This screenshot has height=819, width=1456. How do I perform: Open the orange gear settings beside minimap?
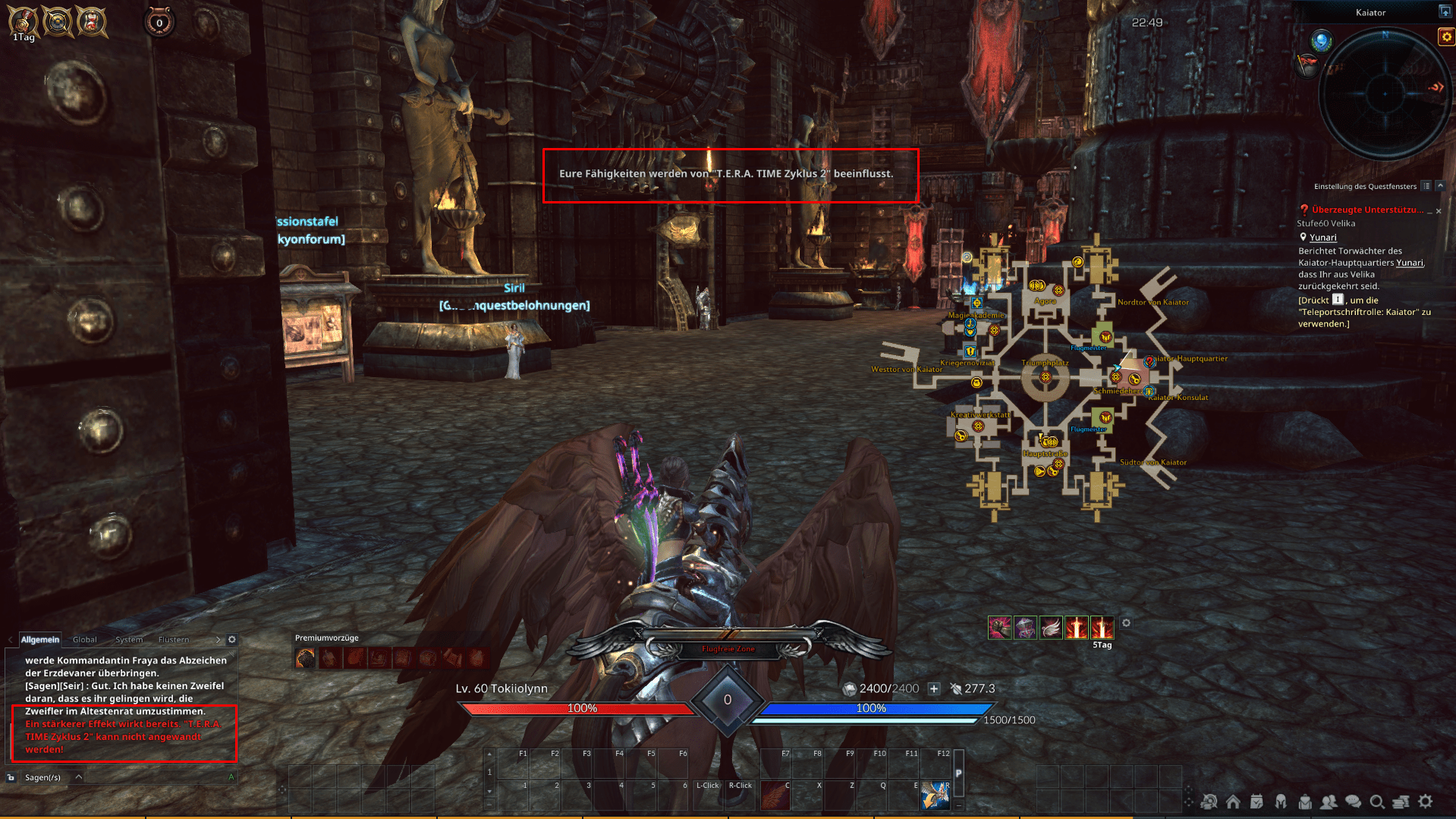point(1446,36)
